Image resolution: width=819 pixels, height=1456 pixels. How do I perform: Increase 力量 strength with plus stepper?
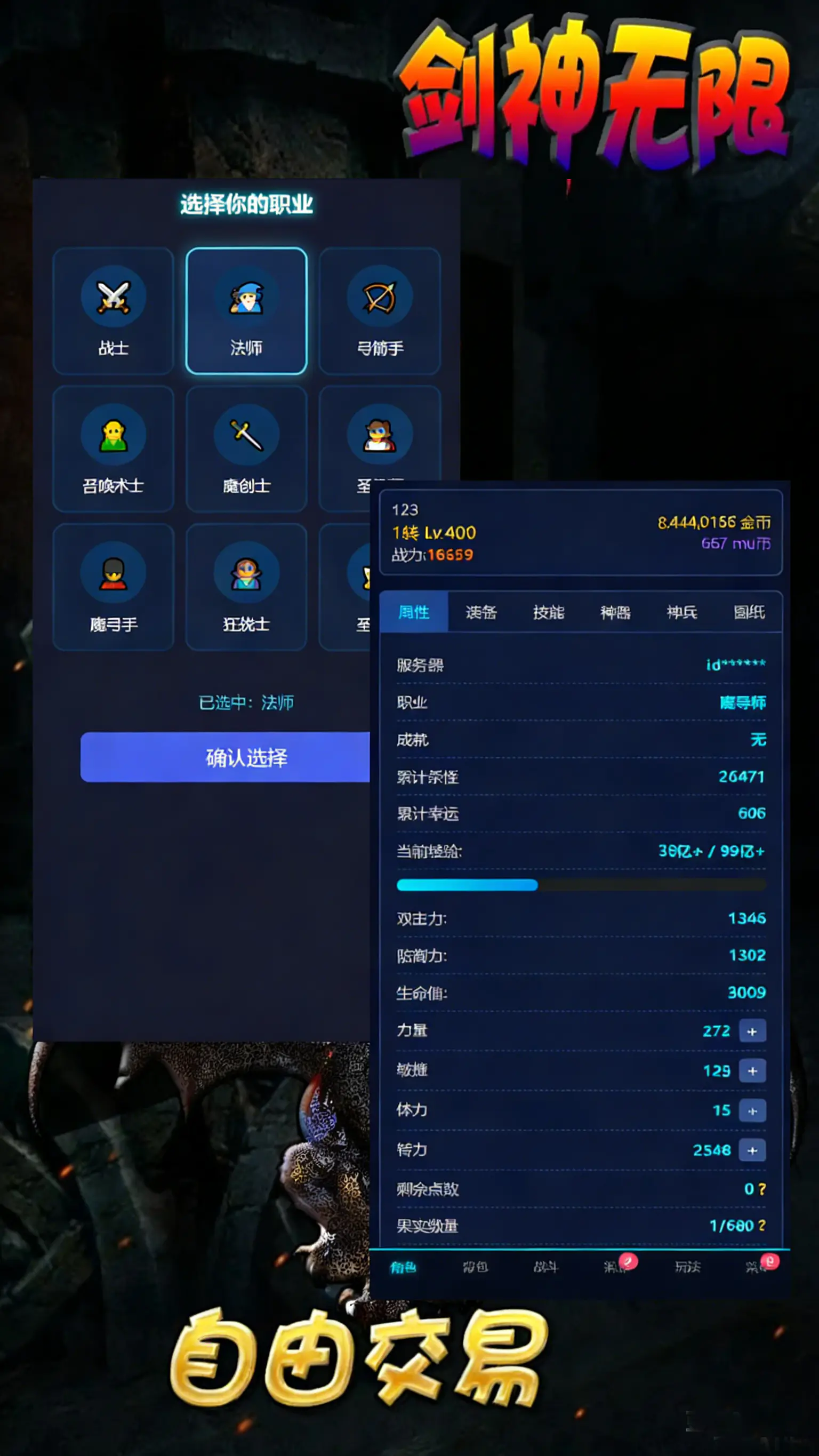point(753,1031)
